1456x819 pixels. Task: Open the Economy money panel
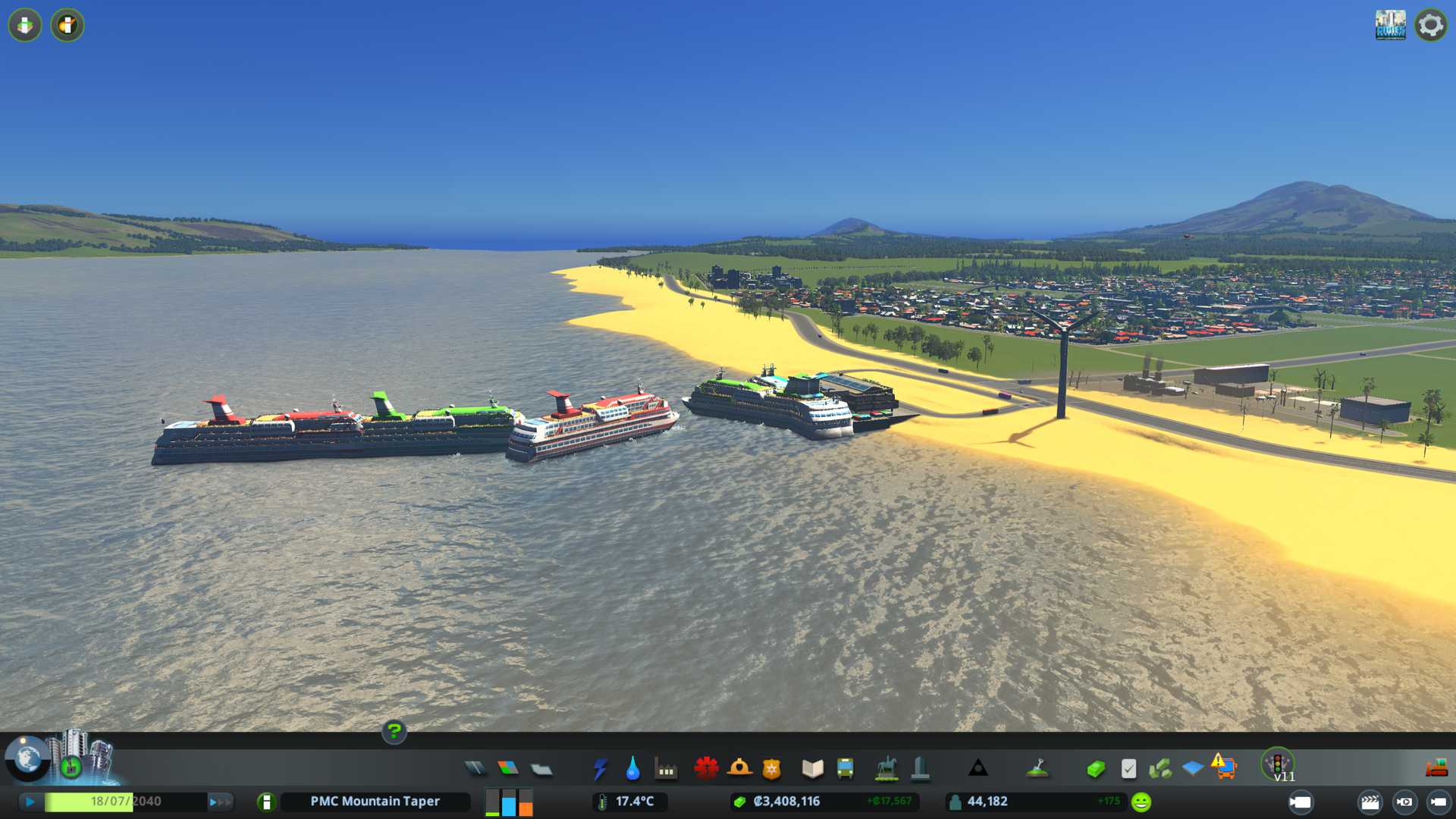(x=1095, y=769)
